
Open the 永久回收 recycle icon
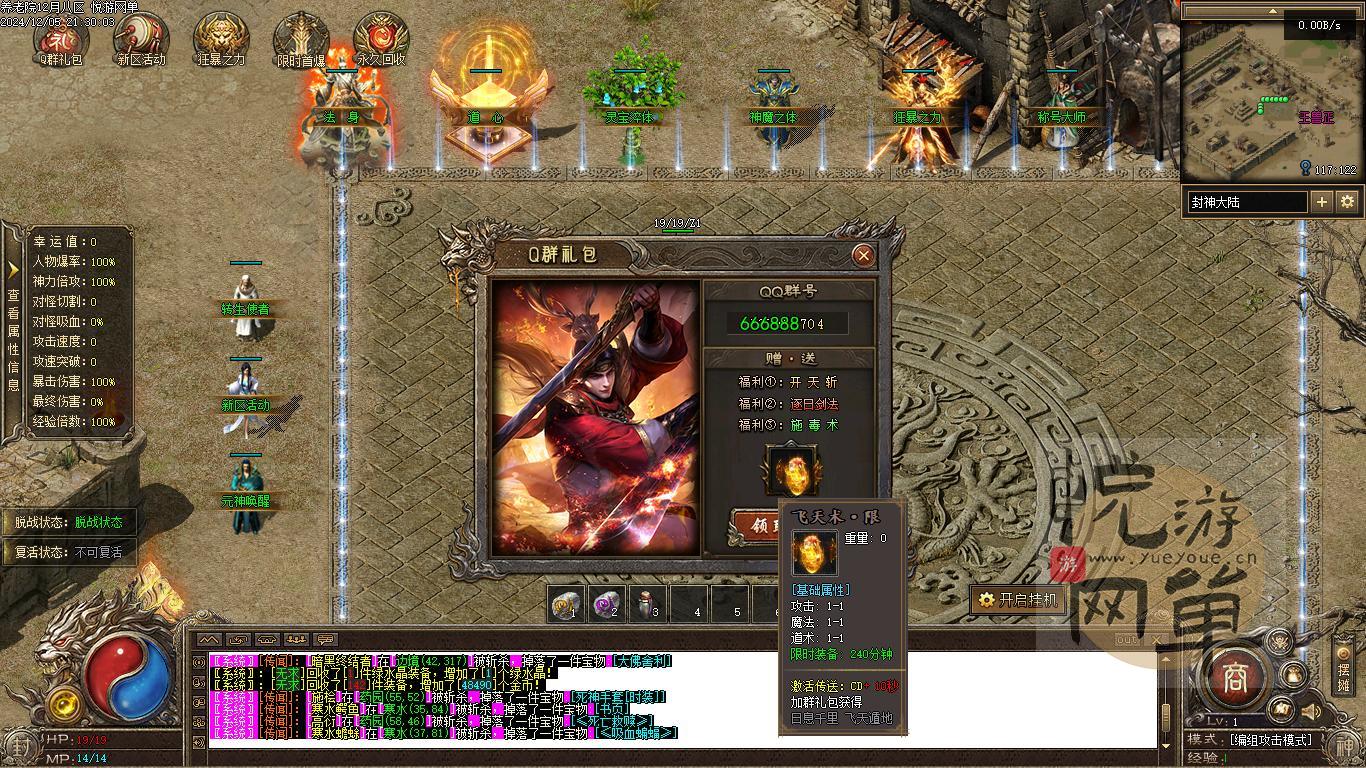pyautogui.click(x=381, y=37)
